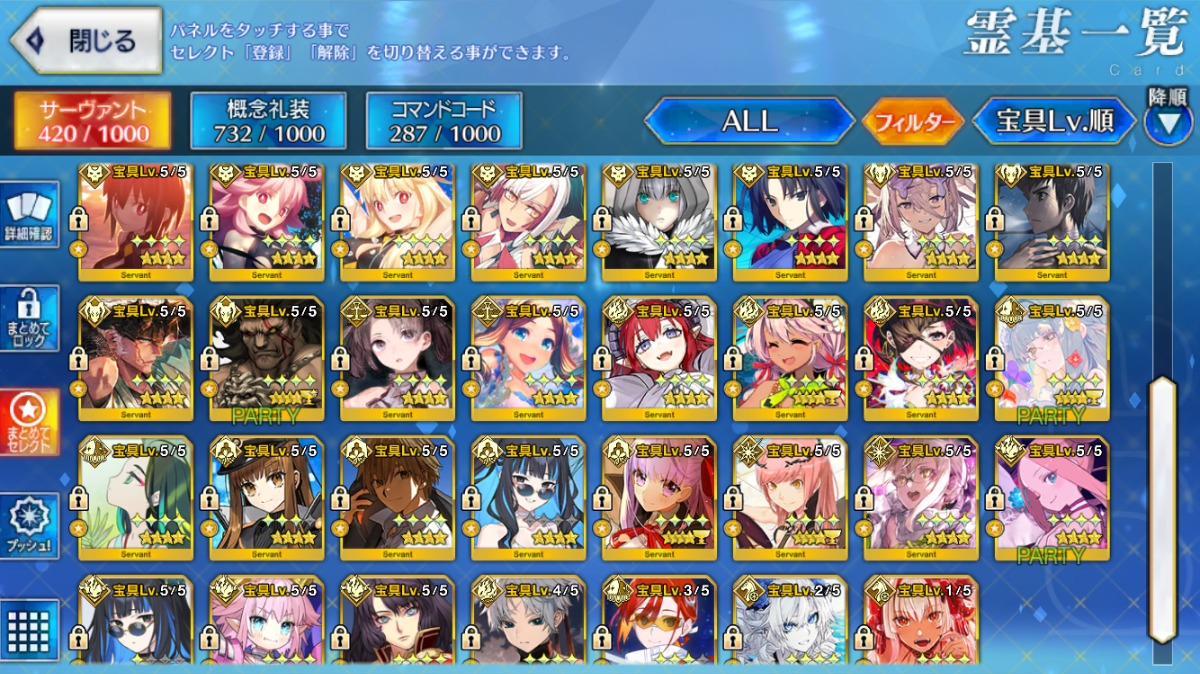Change the ALL class selector
This screenshot has width=1200, height=674.
tap(749, 121)
